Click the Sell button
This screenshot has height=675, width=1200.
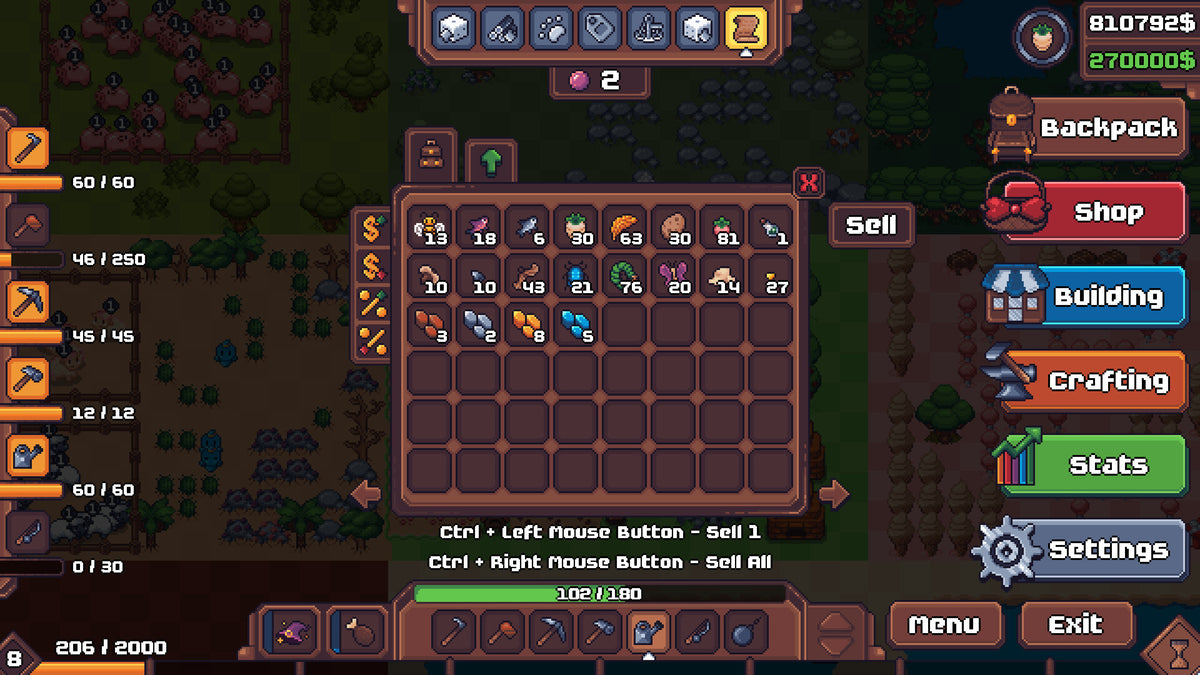(871, 226)
